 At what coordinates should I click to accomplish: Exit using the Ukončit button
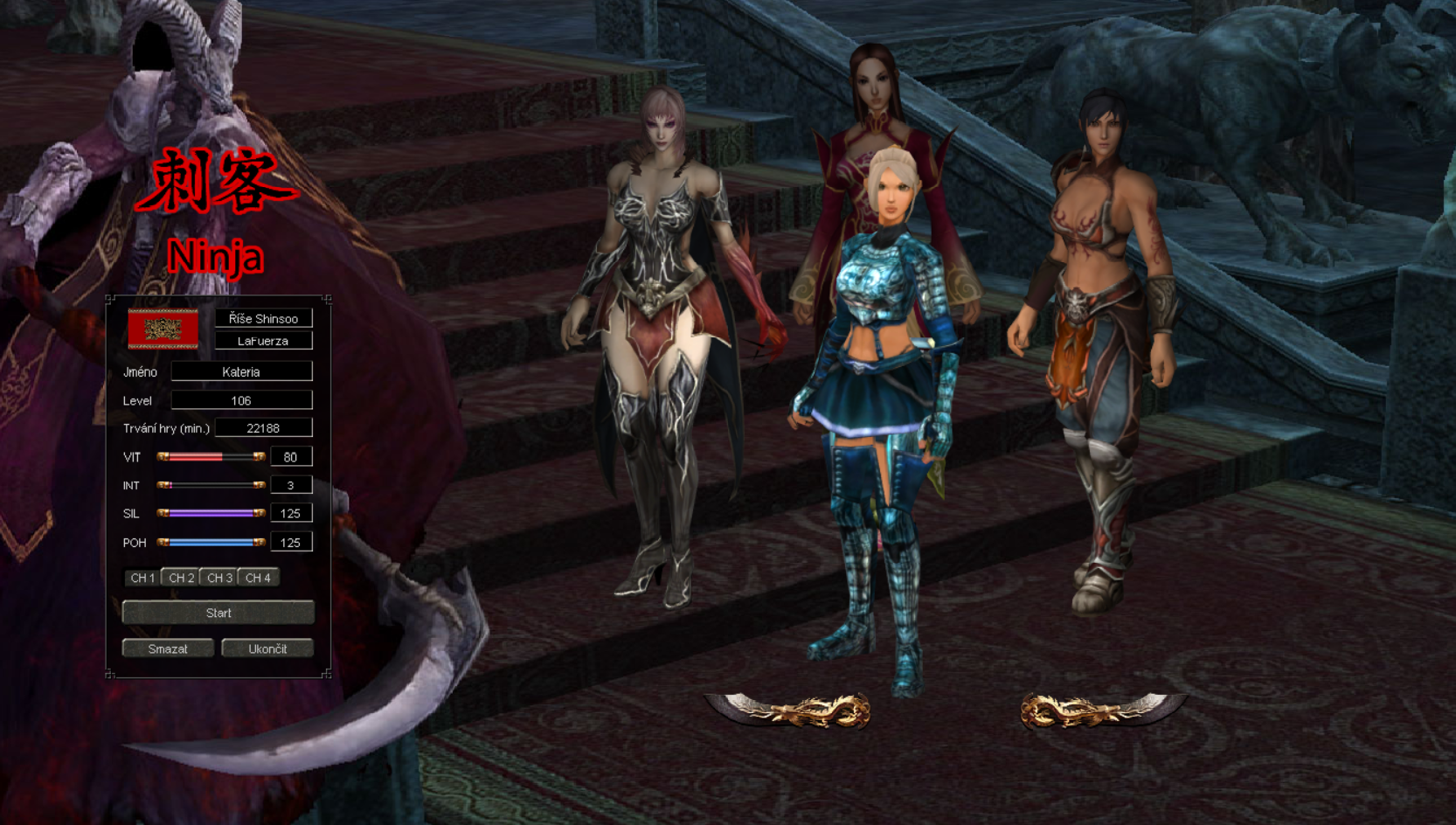click(x=267, y=648)
